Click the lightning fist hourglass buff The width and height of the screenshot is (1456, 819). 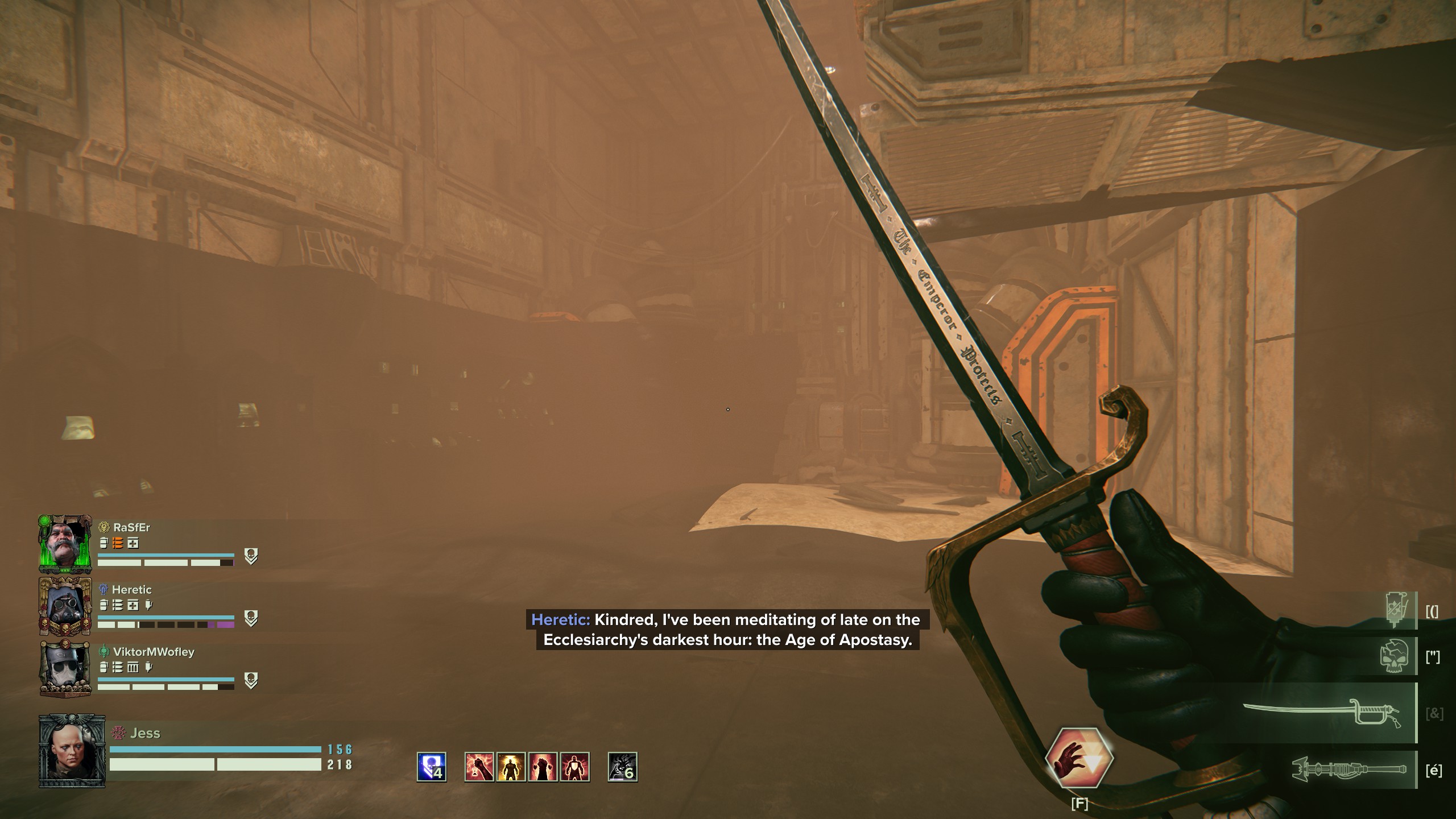tap(479, 767)
